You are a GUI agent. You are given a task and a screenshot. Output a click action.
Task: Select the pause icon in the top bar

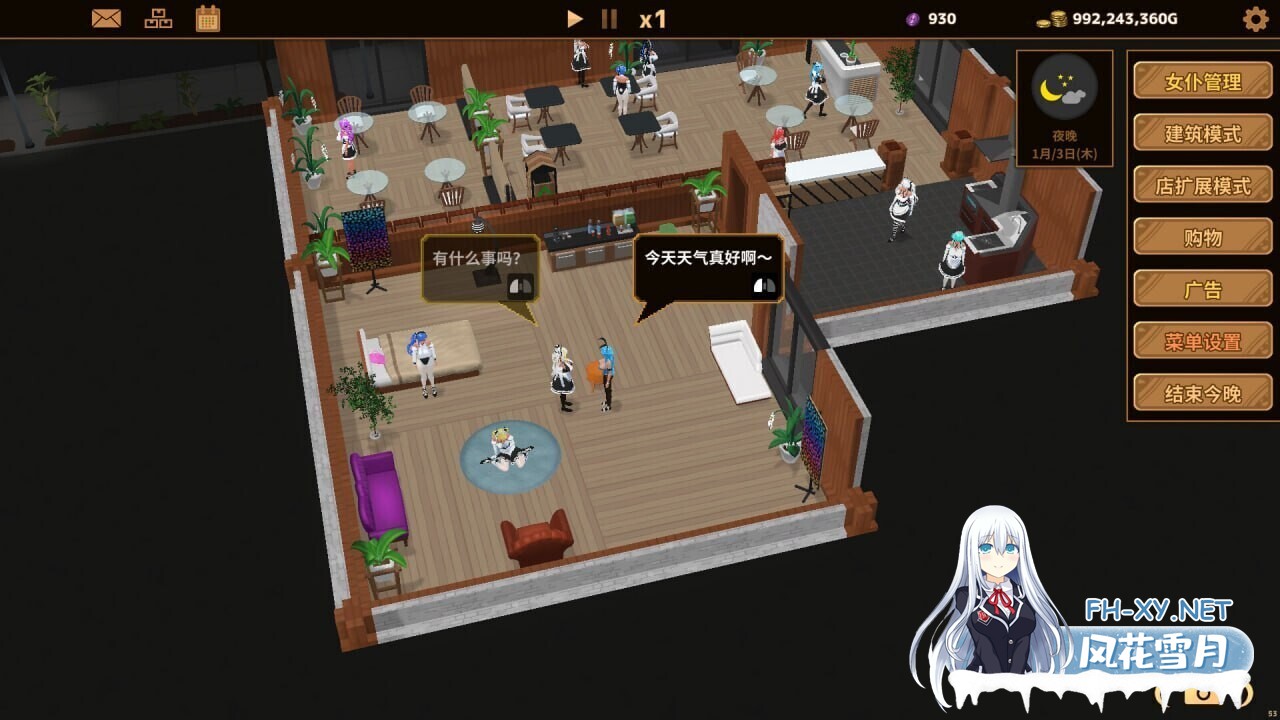(x=608, y=17)
